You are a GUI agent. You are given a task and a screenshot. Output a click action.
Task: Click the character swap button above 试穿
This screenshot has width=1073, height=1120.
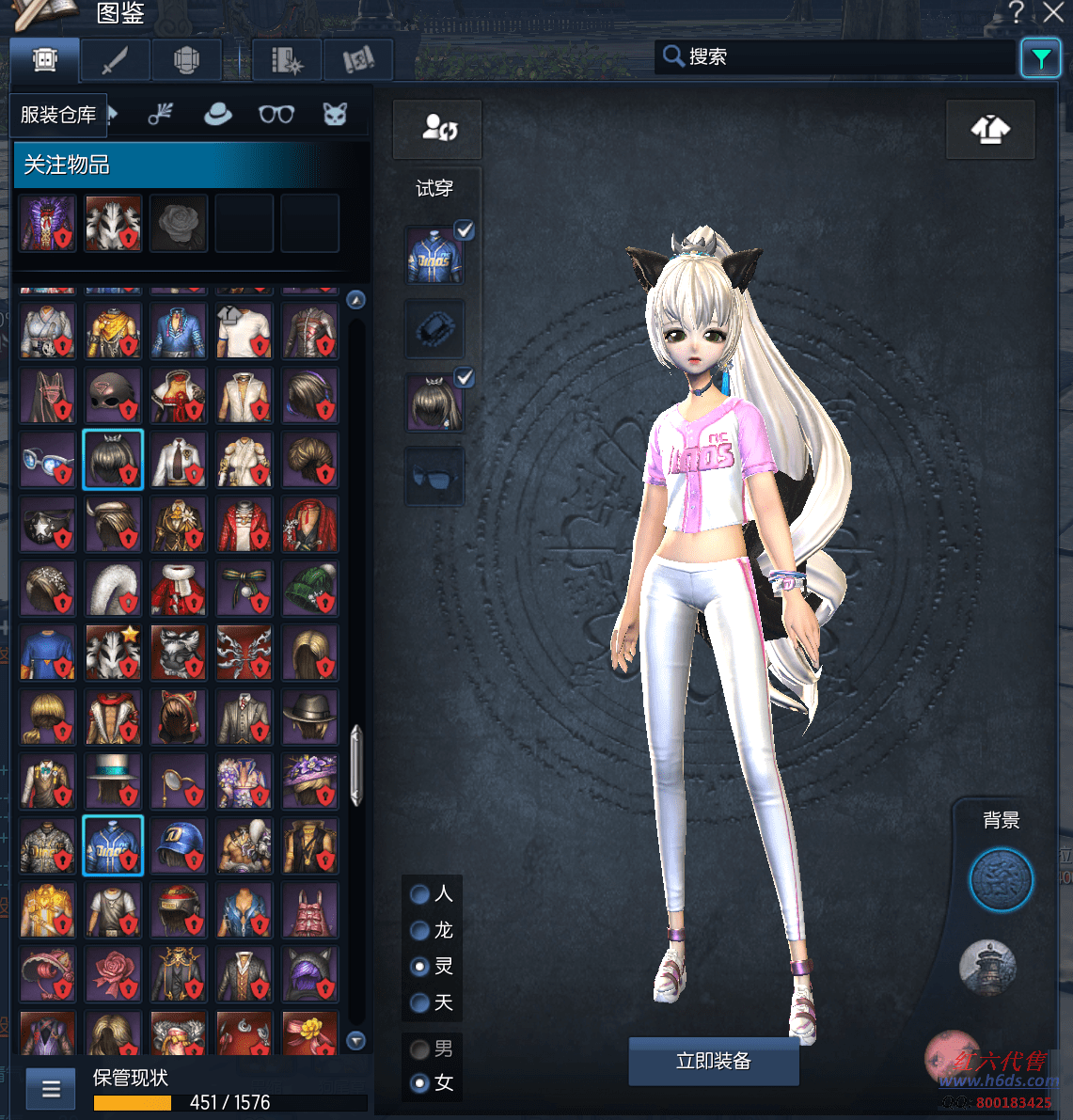pos(438,129)
